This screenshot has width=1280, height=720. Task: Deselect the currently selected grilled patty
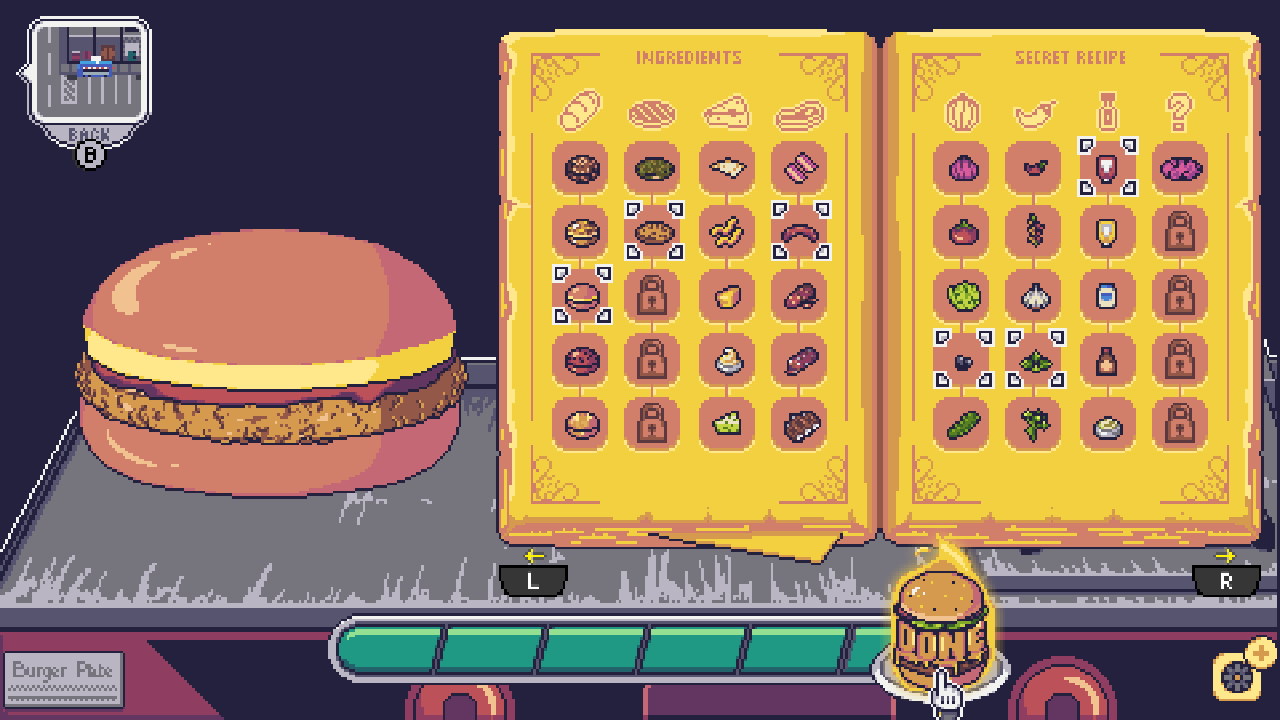[x=653, y=232]
